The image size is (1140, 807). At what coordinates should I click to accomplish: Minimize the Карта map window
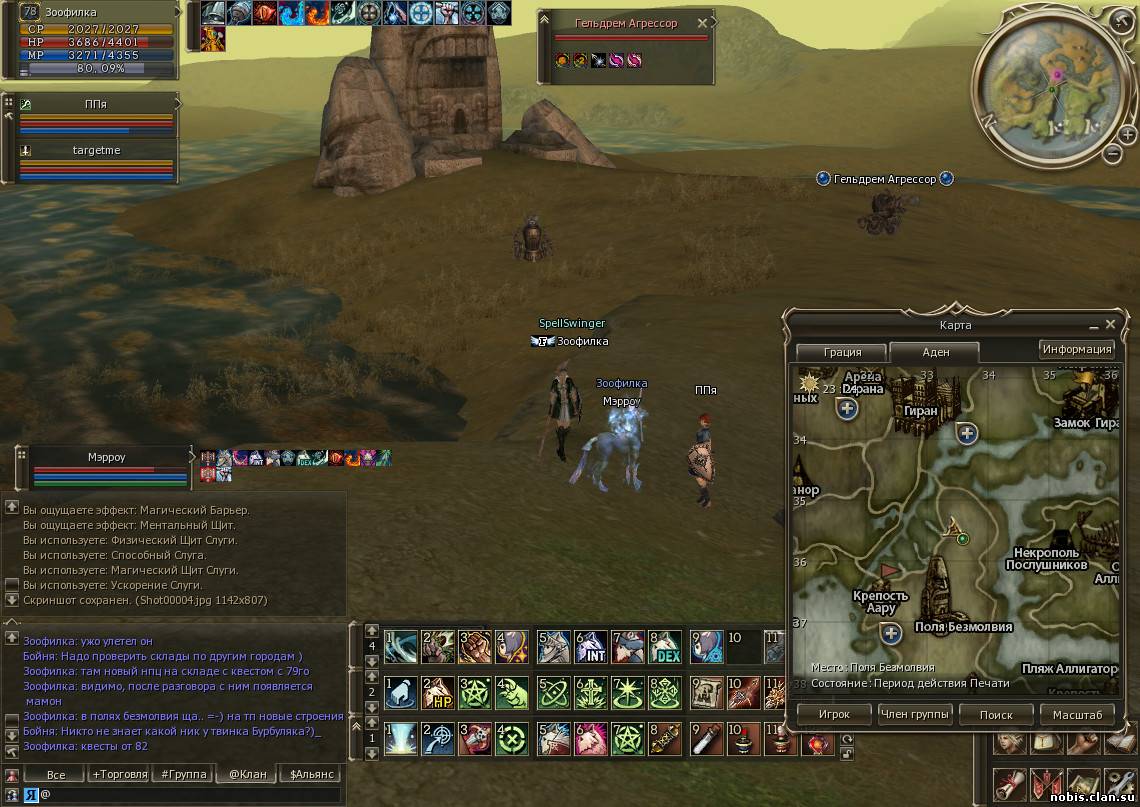click(1092, 326)
